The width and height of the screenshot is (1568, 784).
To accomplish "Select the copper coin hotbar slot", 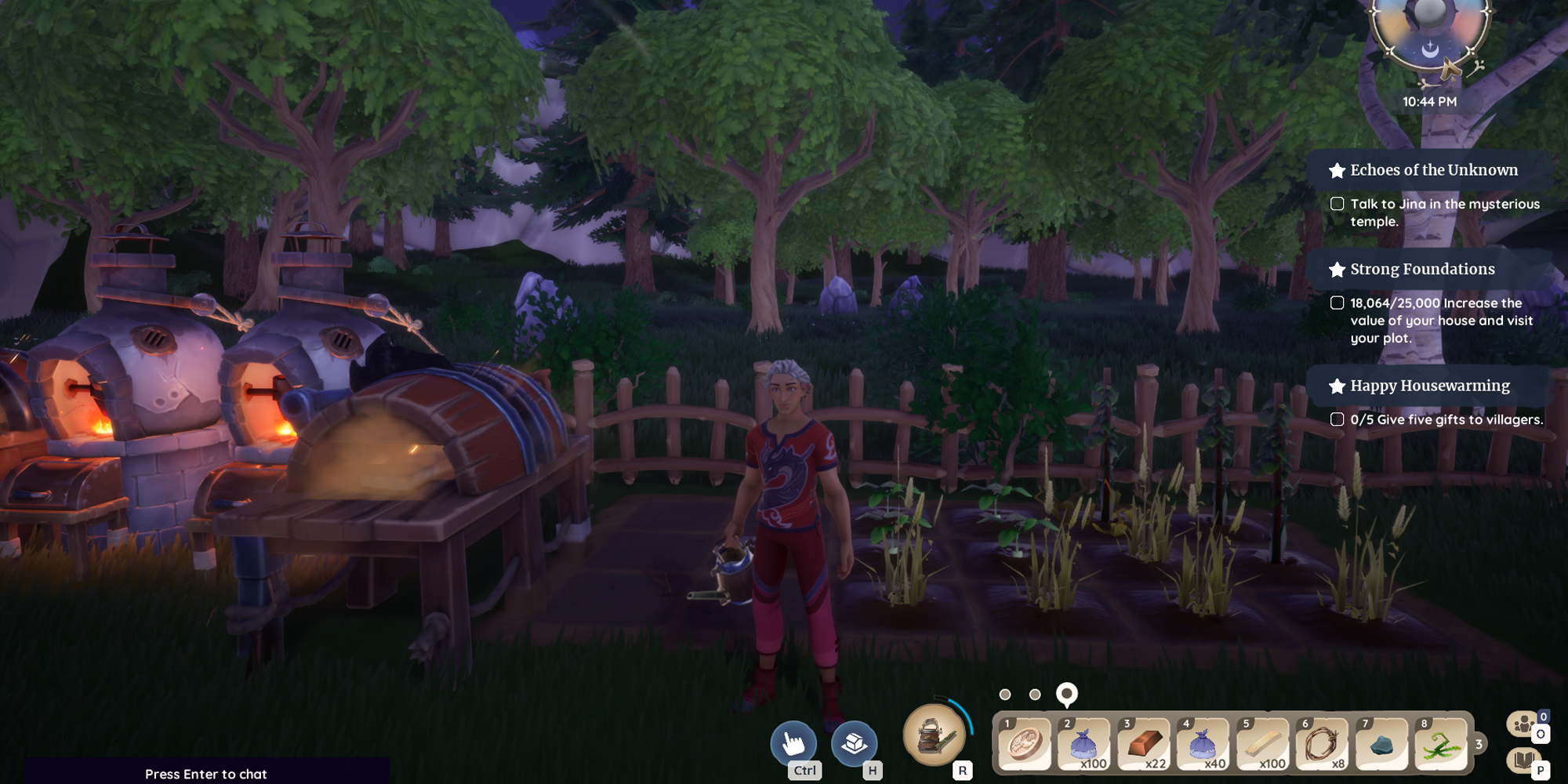I will tap(1025, 743).
